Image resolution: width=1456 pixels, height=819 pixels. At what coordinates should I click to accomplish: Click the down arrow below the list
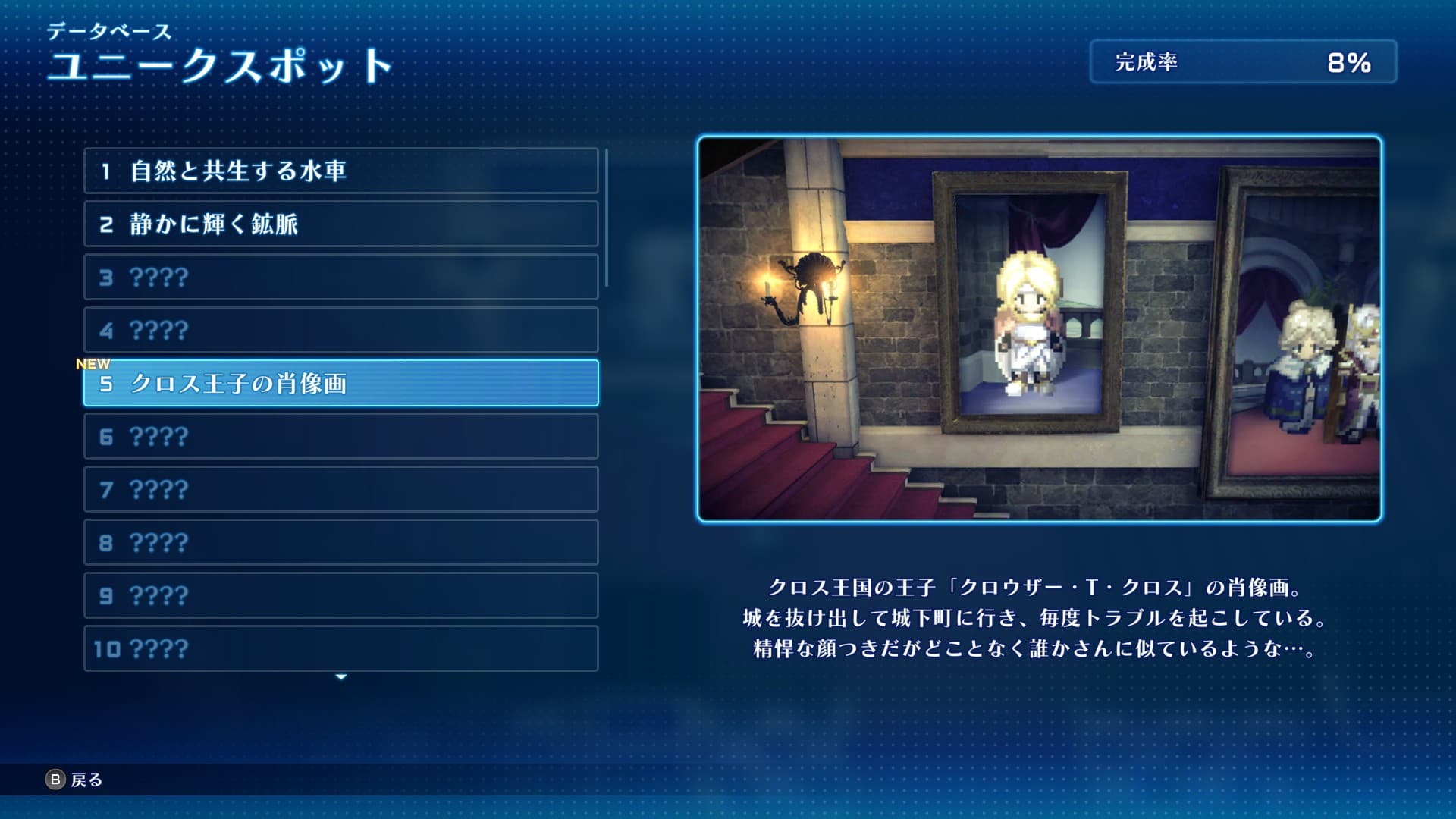click(341, 676)
